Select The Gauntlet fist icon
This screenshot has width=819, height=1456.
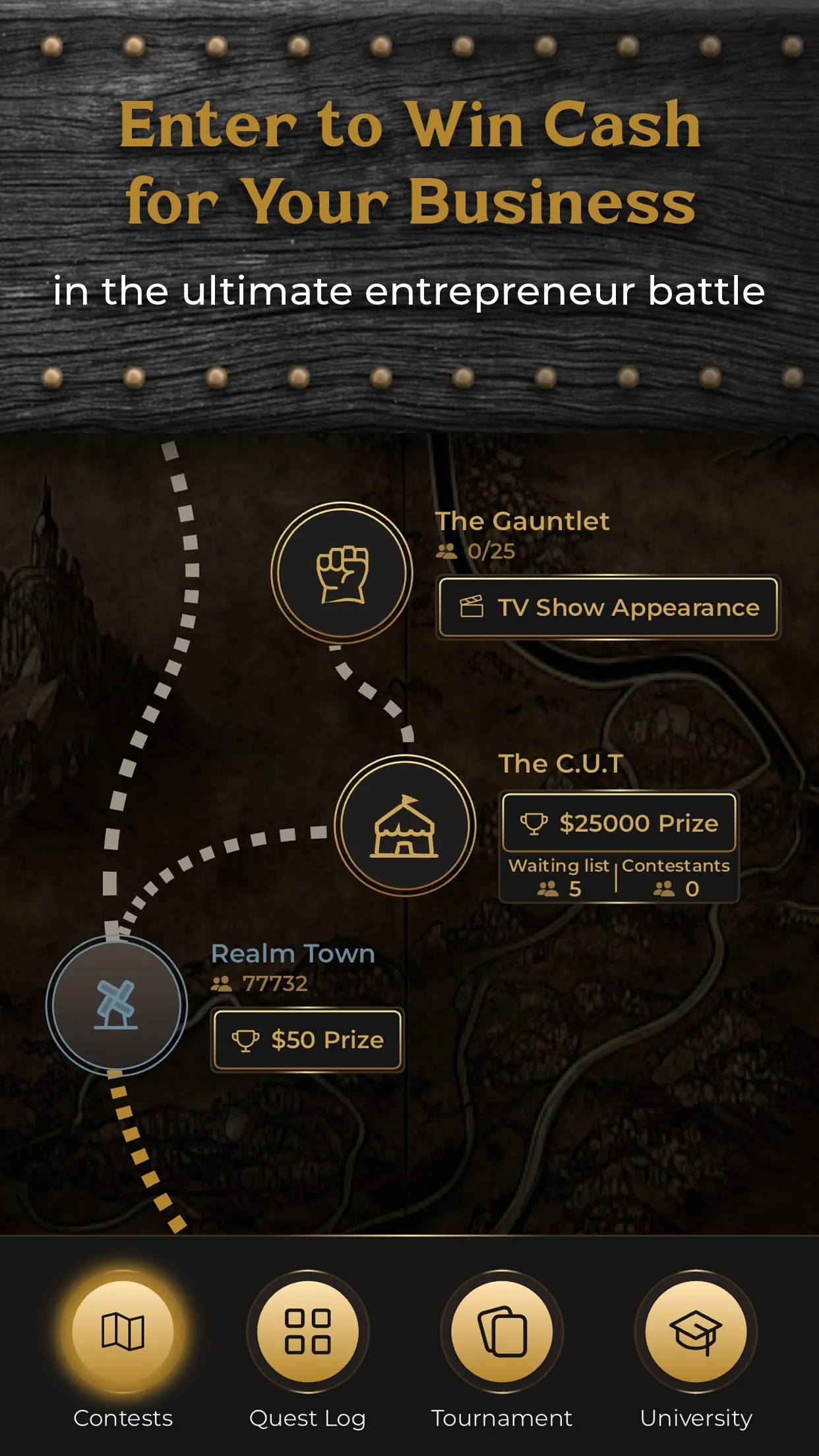[x=342, y=573]
